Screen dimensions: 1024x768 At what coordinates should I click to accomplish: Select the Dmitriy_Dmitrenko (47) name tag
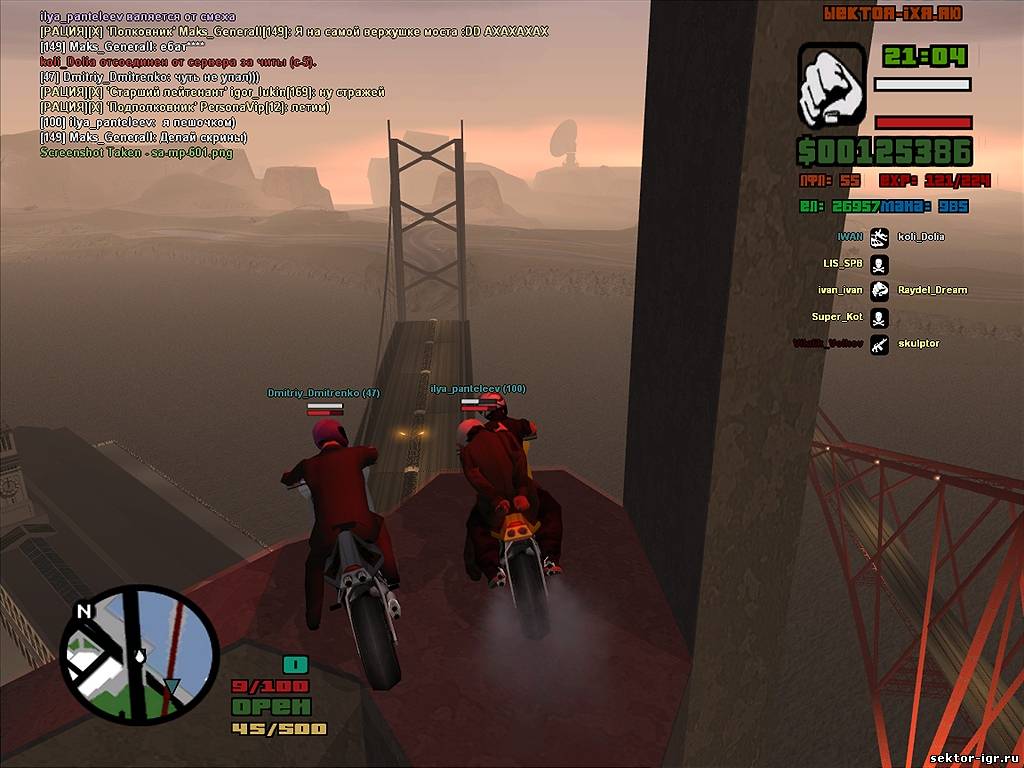tap(323, 393)
